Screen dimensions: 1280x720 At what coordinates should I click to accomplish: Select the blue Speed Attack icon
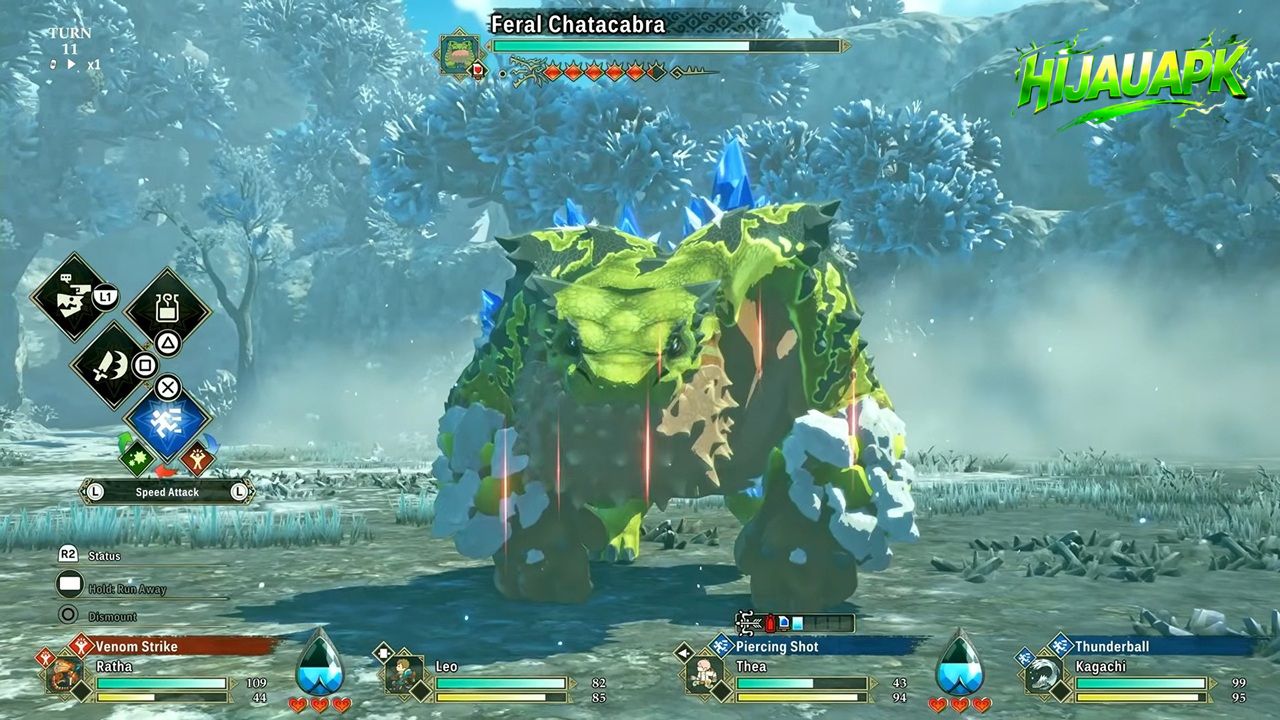coord(165,425)
